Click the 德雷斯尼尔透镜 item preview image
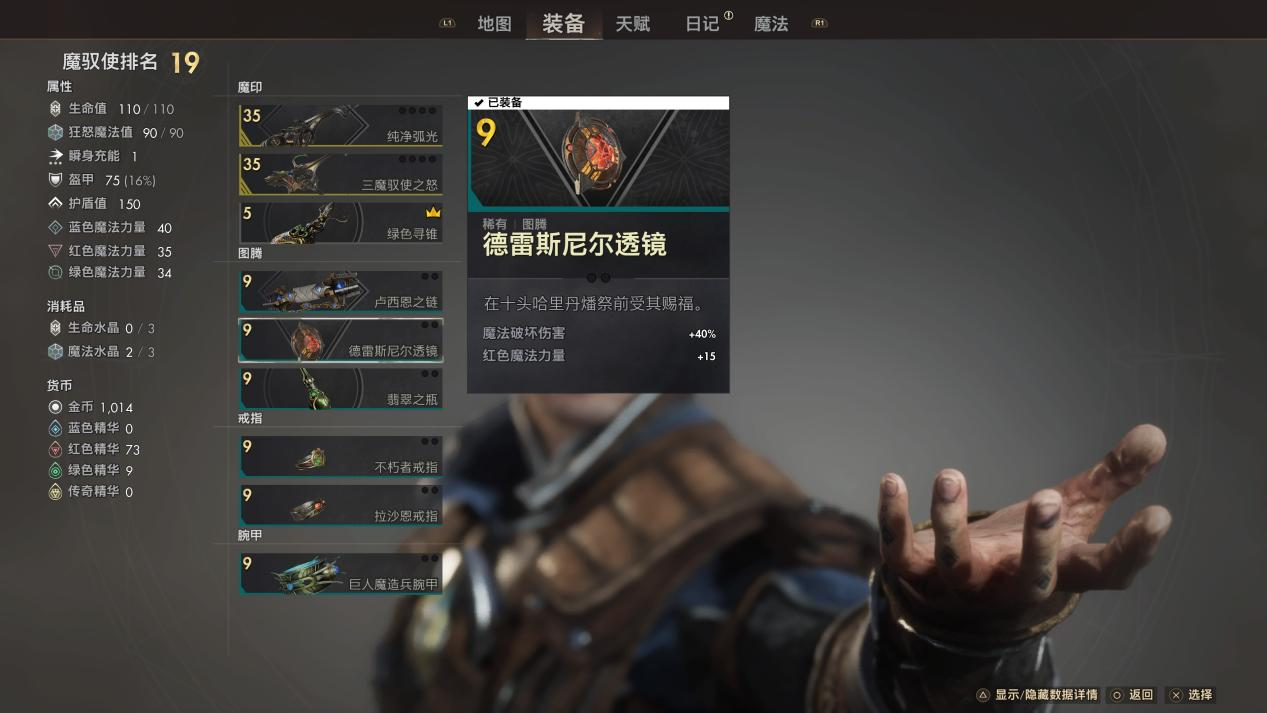Viewport: 1267px width, 713px height. pos(598,156)
